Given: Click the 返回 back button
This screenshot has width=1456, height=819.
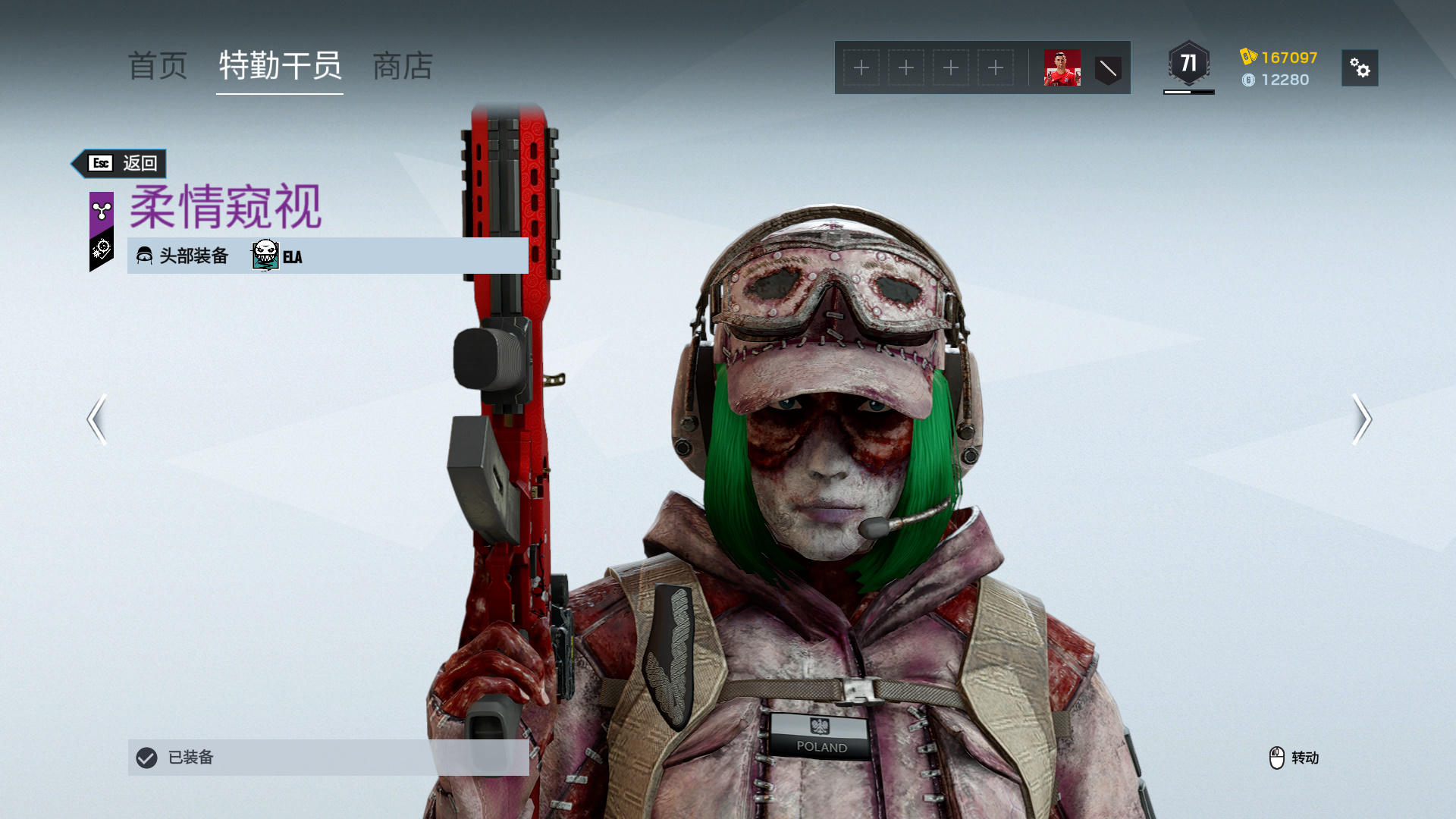Looking at the screenshot, I should point(121,163).
